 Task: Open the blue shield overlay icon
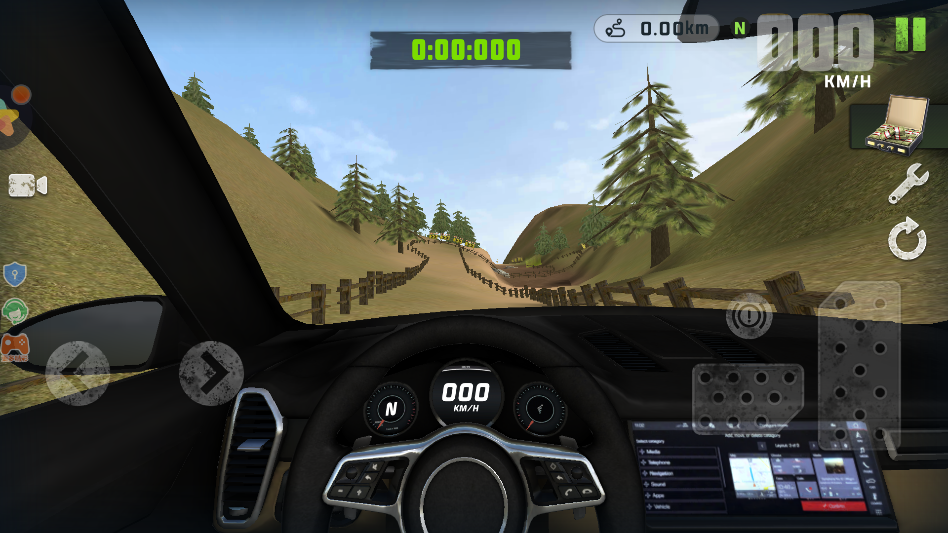pos(14,274)
